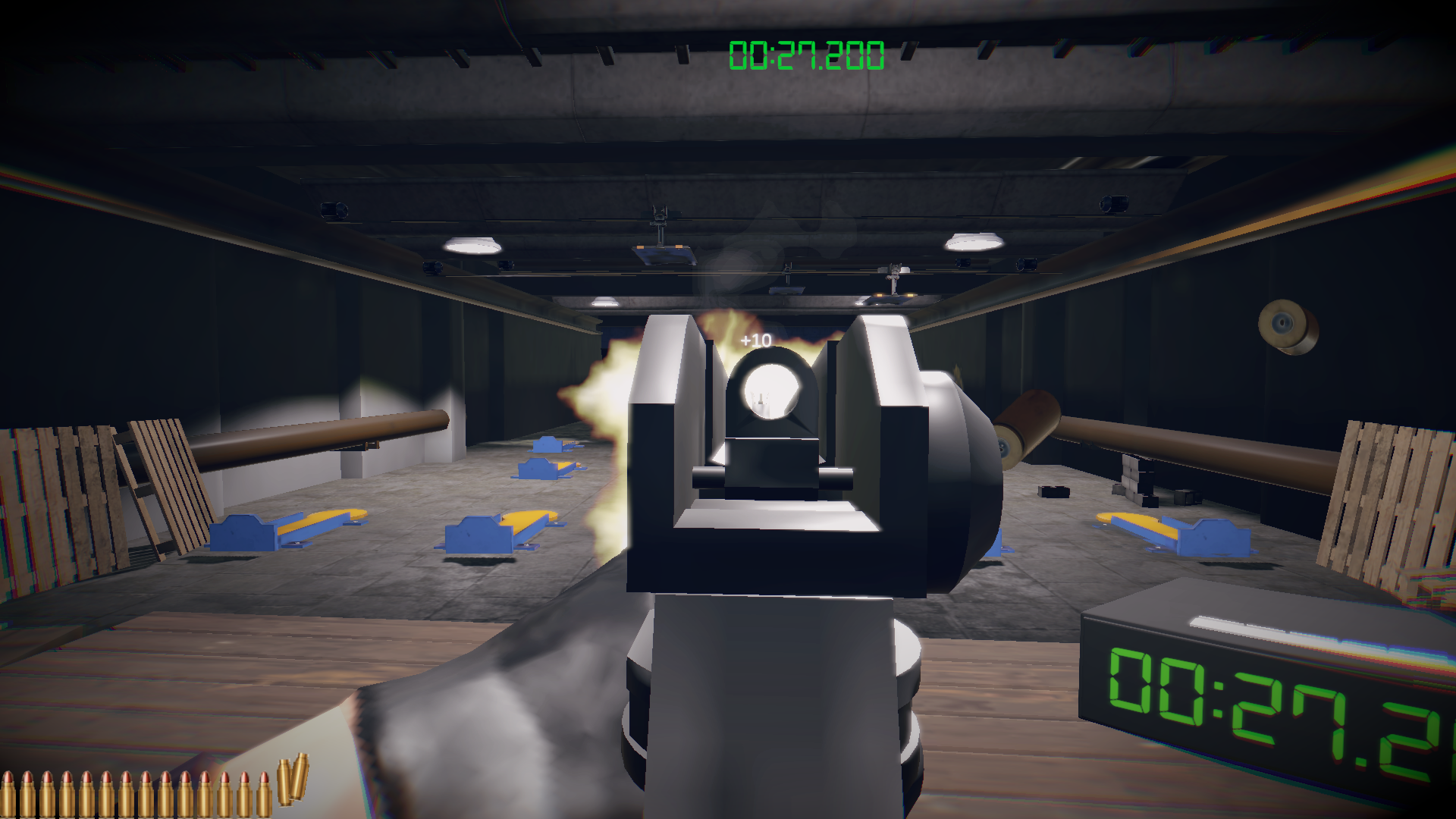Click the magazine icon beside the bullets
This screenshot has height=819, width=1456.
[x=292, y=779]
